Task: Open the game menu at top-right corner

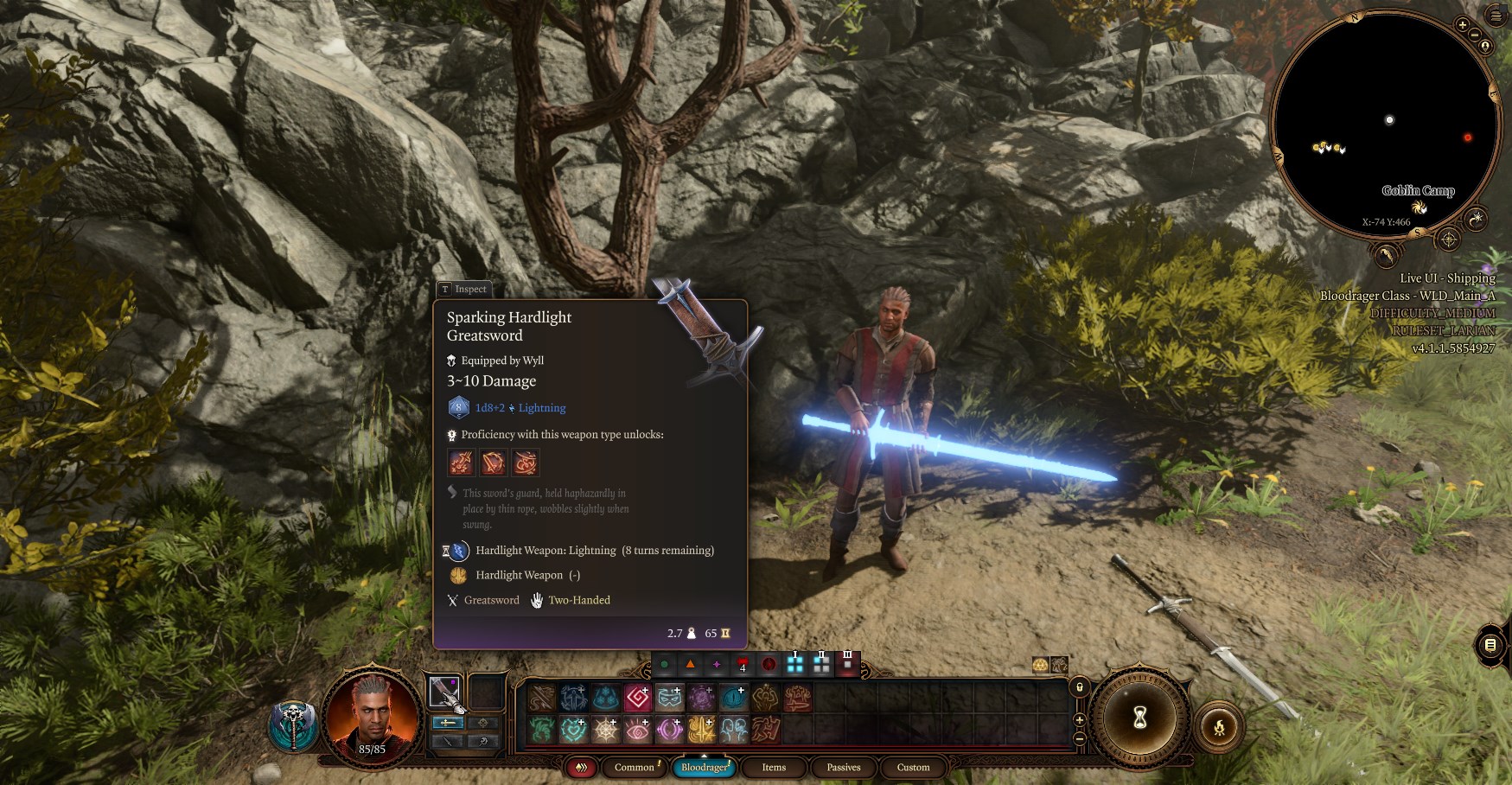Action: (1496, 16)
